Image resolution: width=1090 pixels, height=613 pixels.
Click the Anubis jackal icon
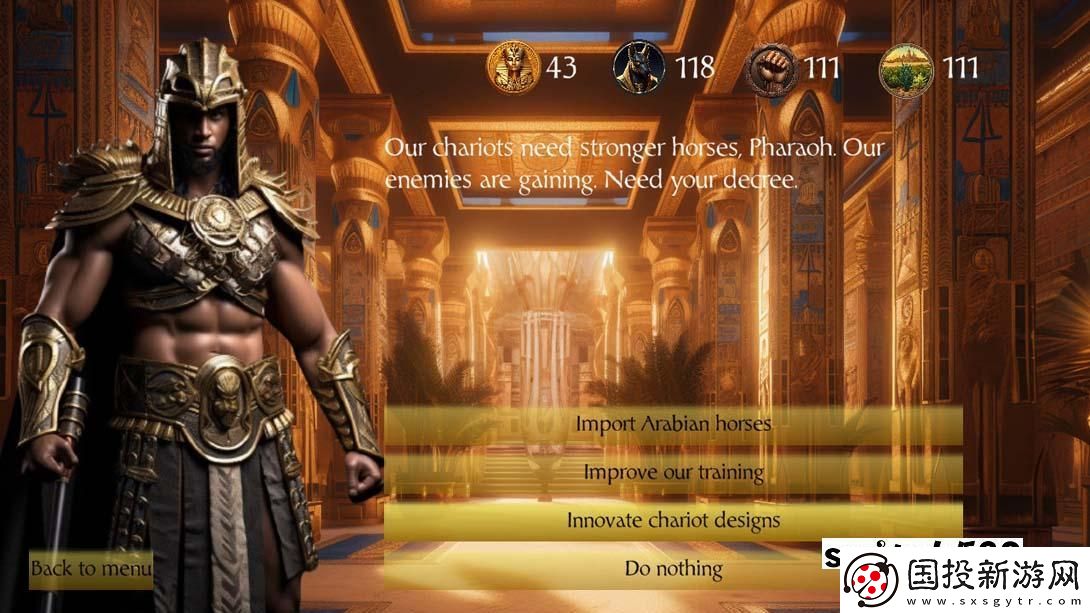(639, 68)
